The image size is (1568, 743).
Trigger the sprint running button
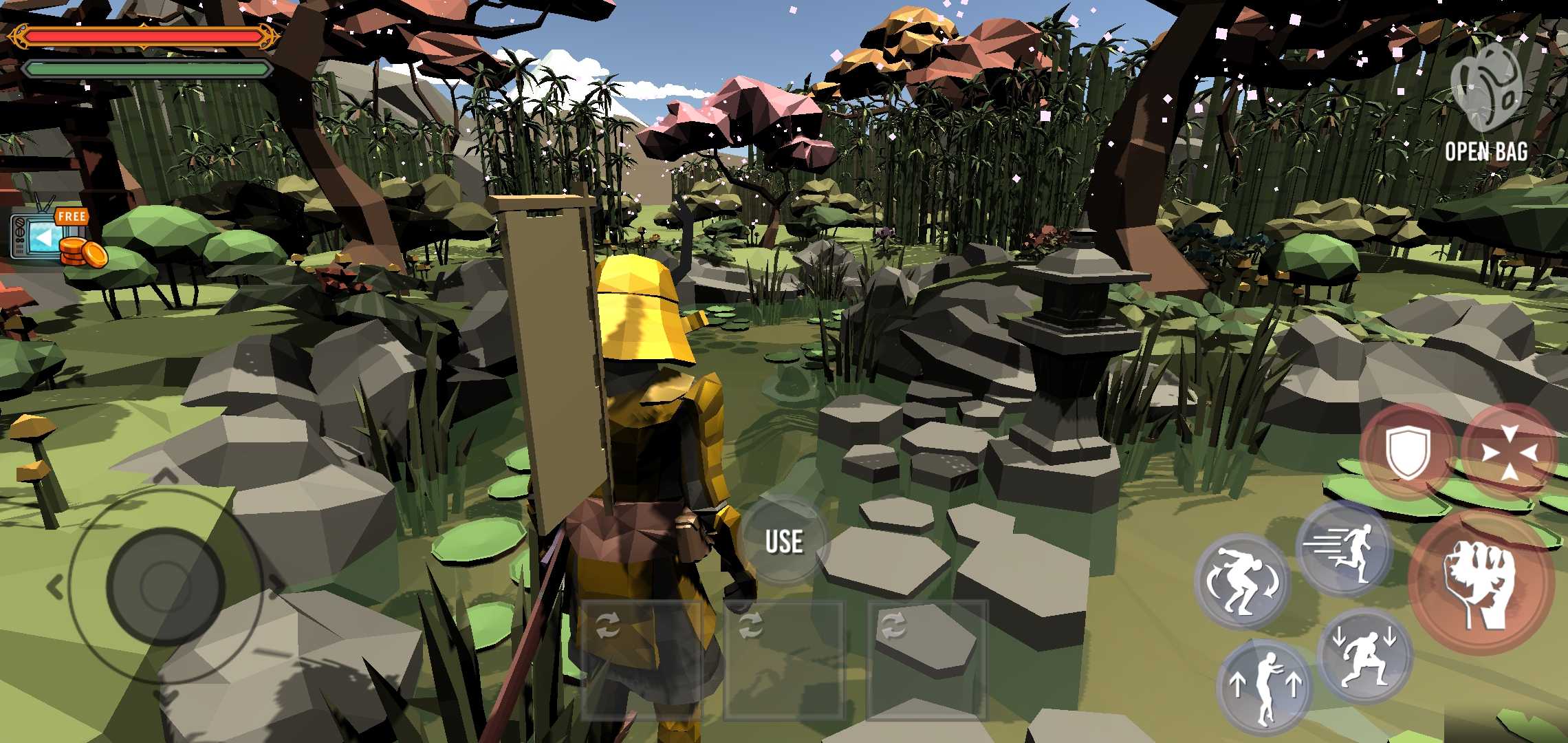click(x=1344, y=550)
